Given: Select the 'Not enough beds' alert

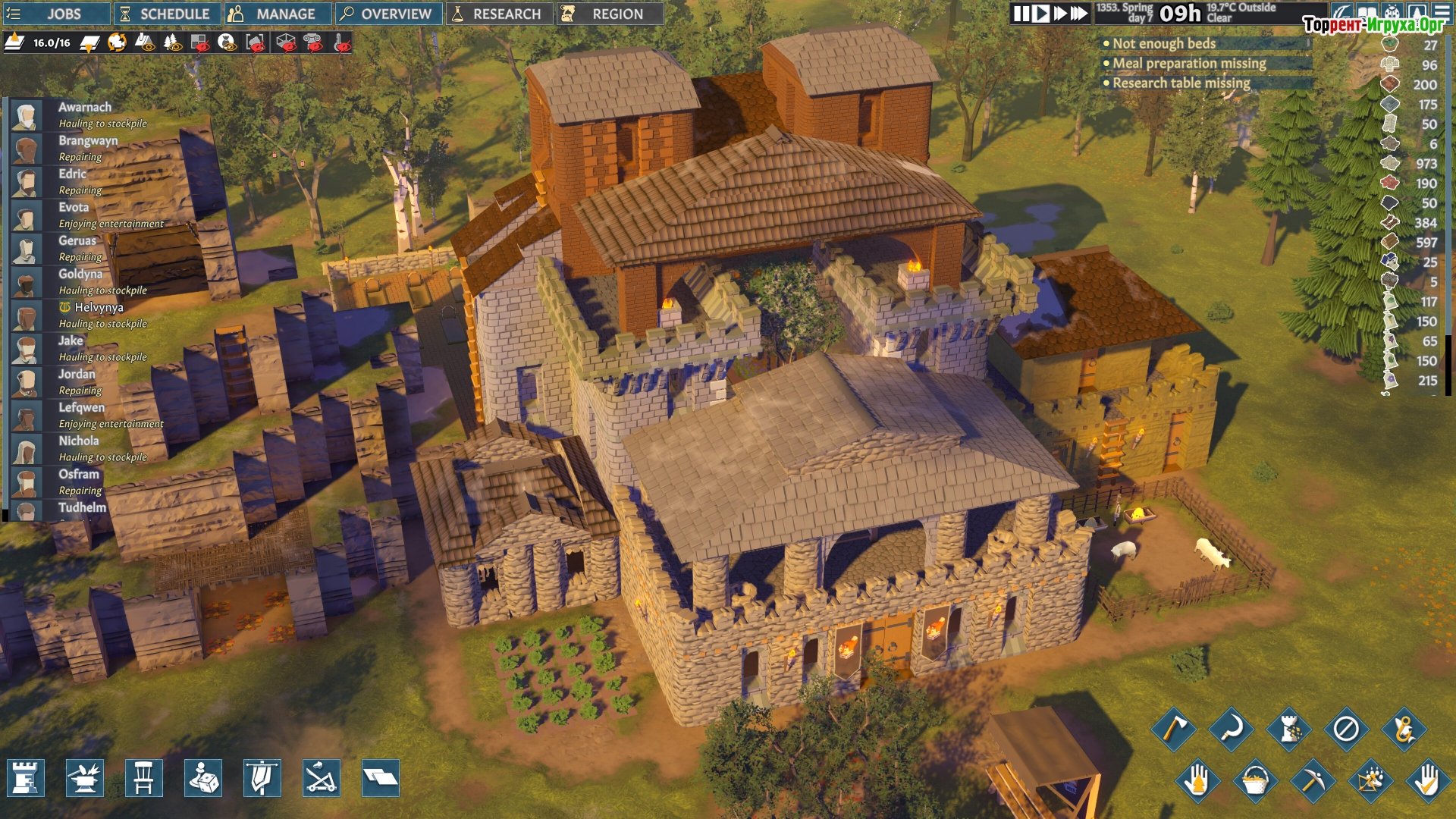Looking at the screenshot, I should pyautogui.click(x=1163, y=44).
